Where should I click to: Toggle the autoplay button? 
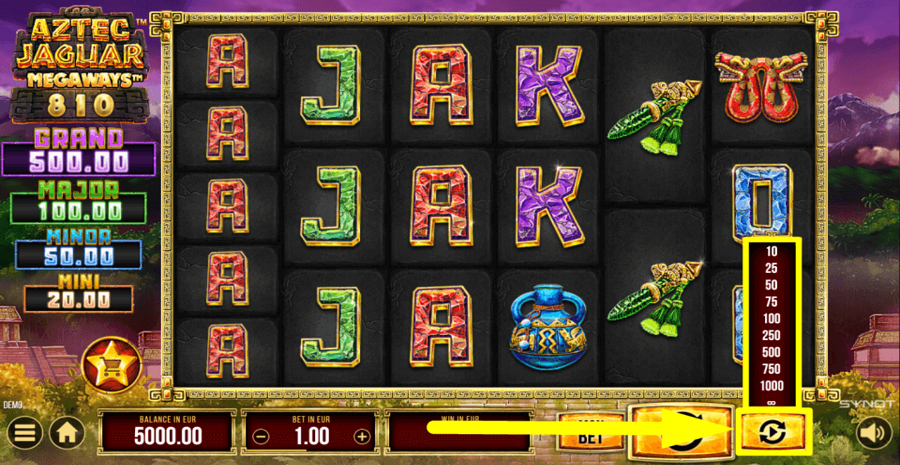coord(771,432)
